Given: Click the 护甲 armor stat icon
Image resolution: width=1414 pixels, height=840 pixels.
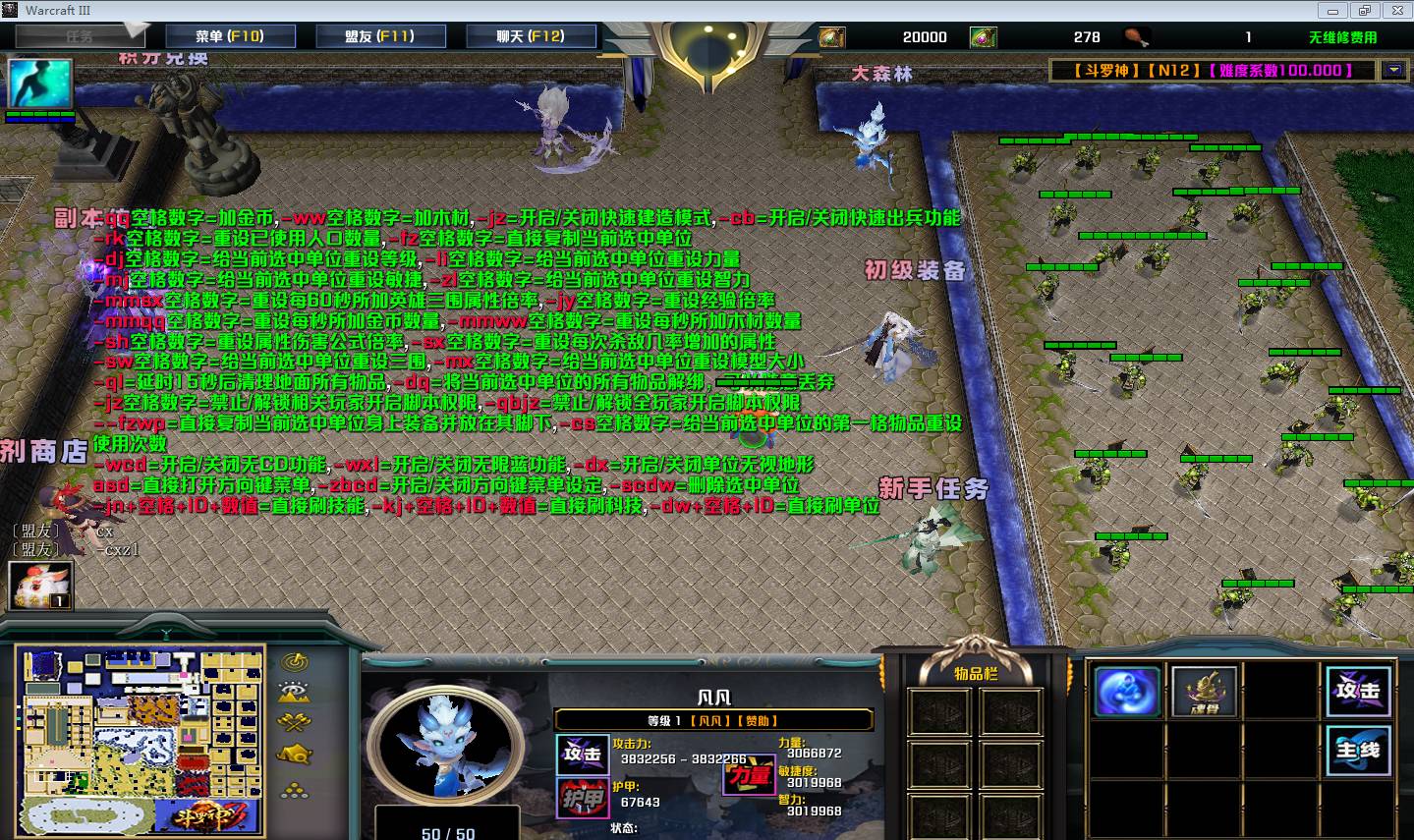Looking at the screenshot, I should click(582, 799).
